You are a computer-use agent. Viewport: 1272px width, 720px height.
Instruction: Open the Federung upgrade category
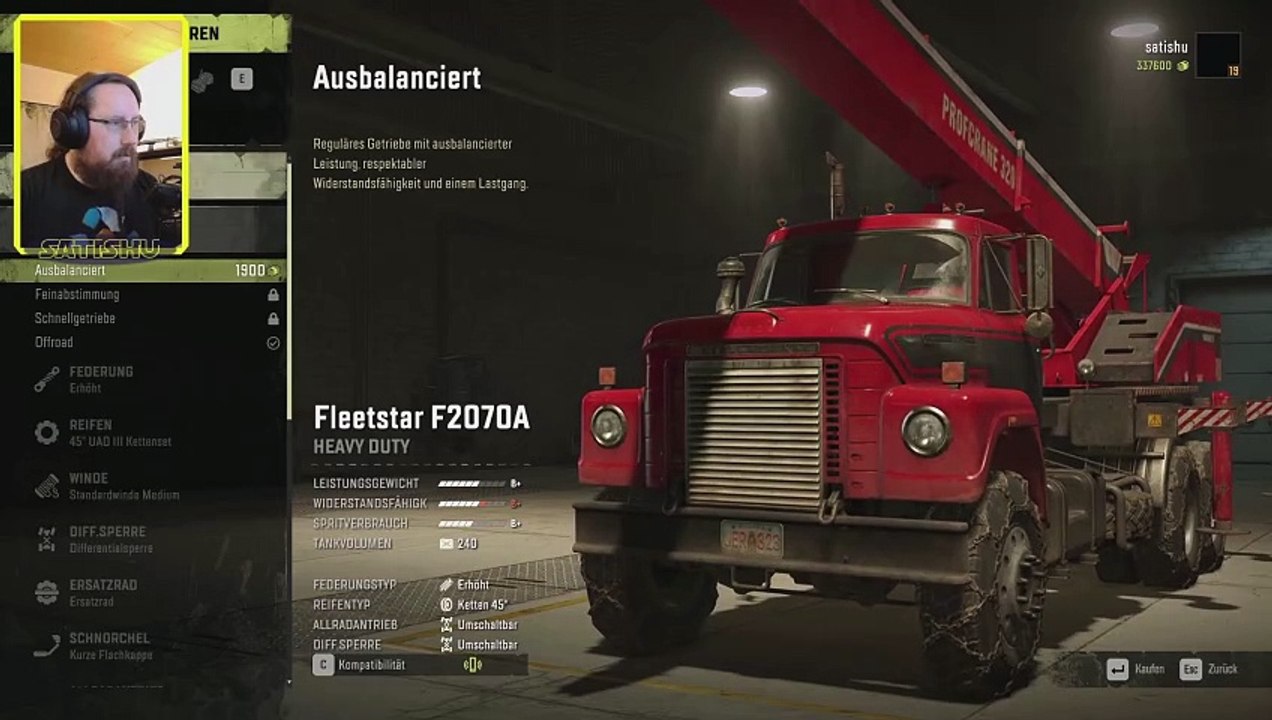click(x=100, y=379)
